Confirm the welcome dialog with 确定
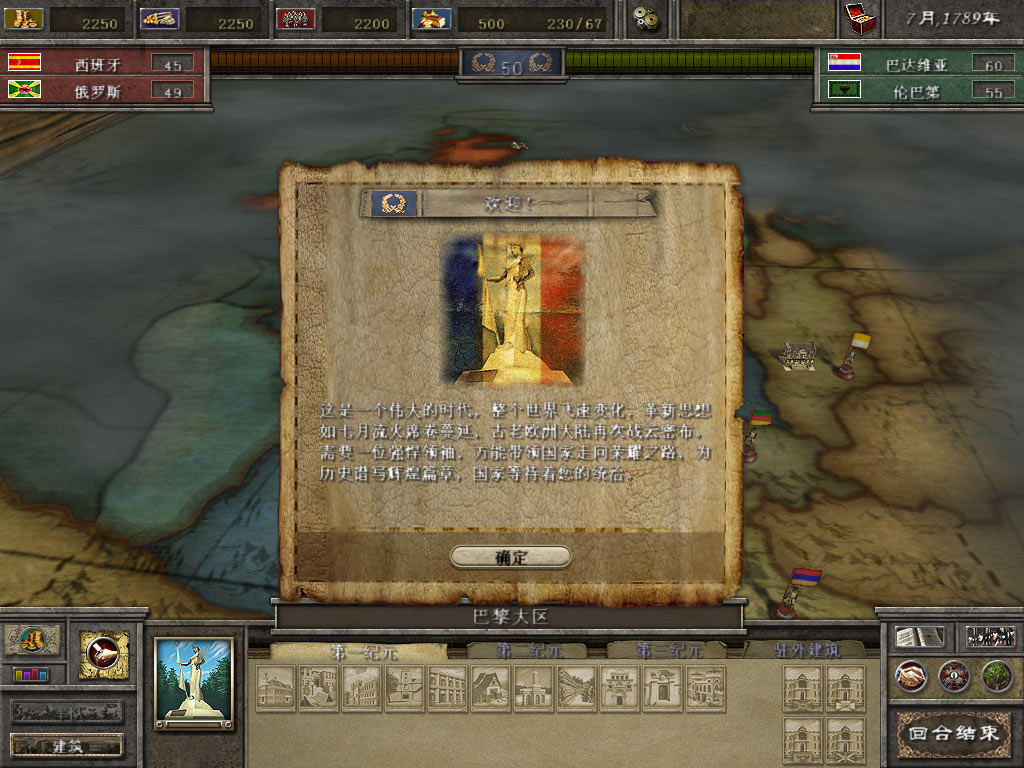Viewport: 1024px width, 768px height. 510,557
